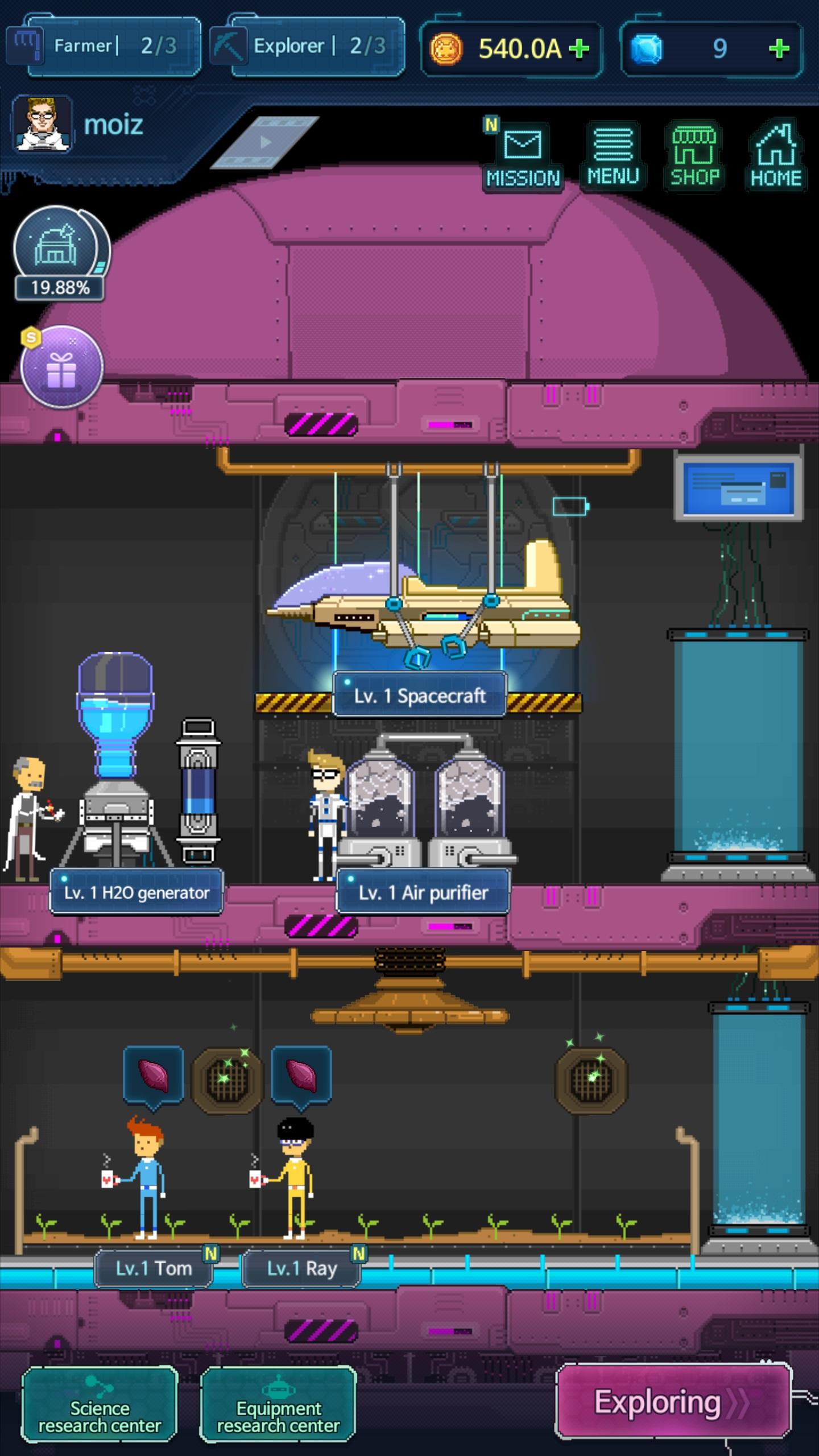This screenshot has height=1456, width=819.
Task: Select the Lv. 1 Air purifier label
Action: [x=423, y=892]
